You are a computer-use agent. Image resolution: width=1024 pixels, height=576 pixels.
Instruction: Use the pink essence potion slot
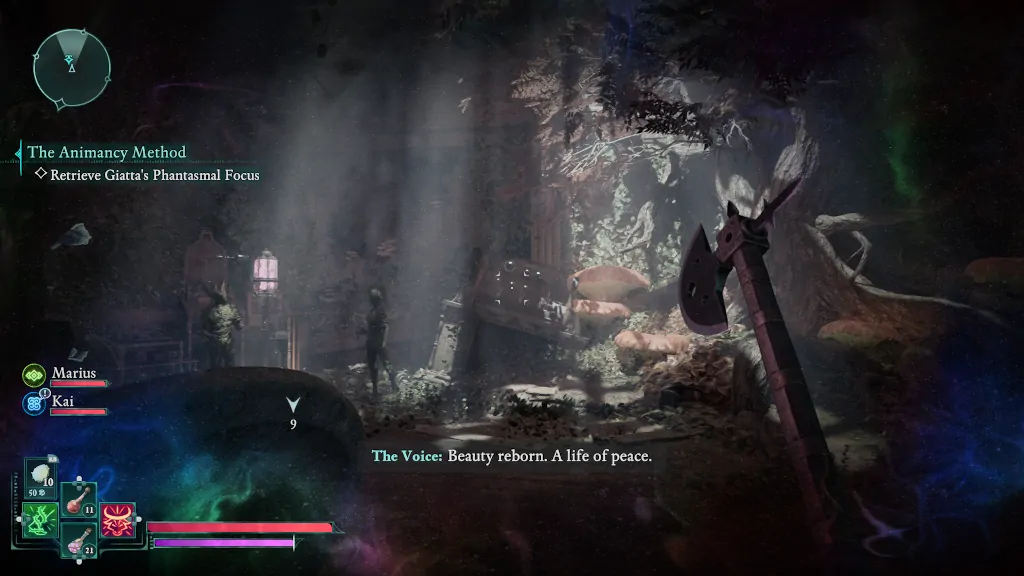pyautogui.click(x=78, y=540)
